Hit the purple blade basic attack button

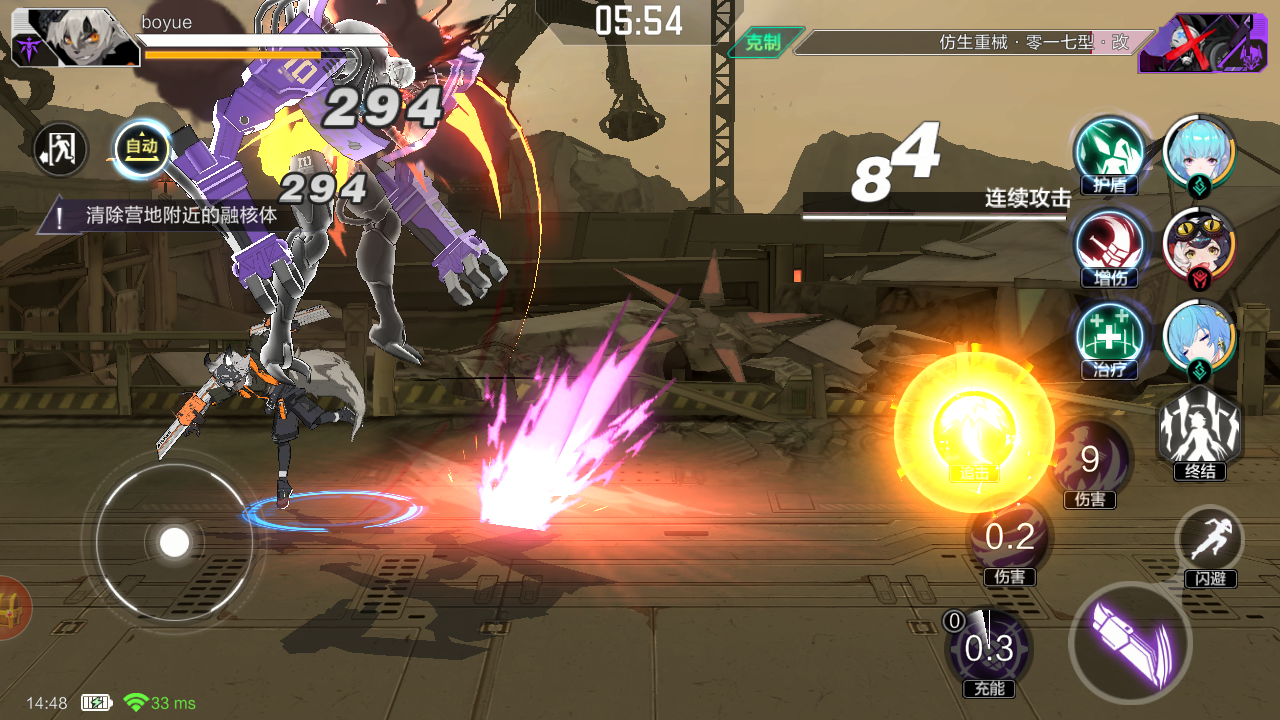(x=1130, y=640)
